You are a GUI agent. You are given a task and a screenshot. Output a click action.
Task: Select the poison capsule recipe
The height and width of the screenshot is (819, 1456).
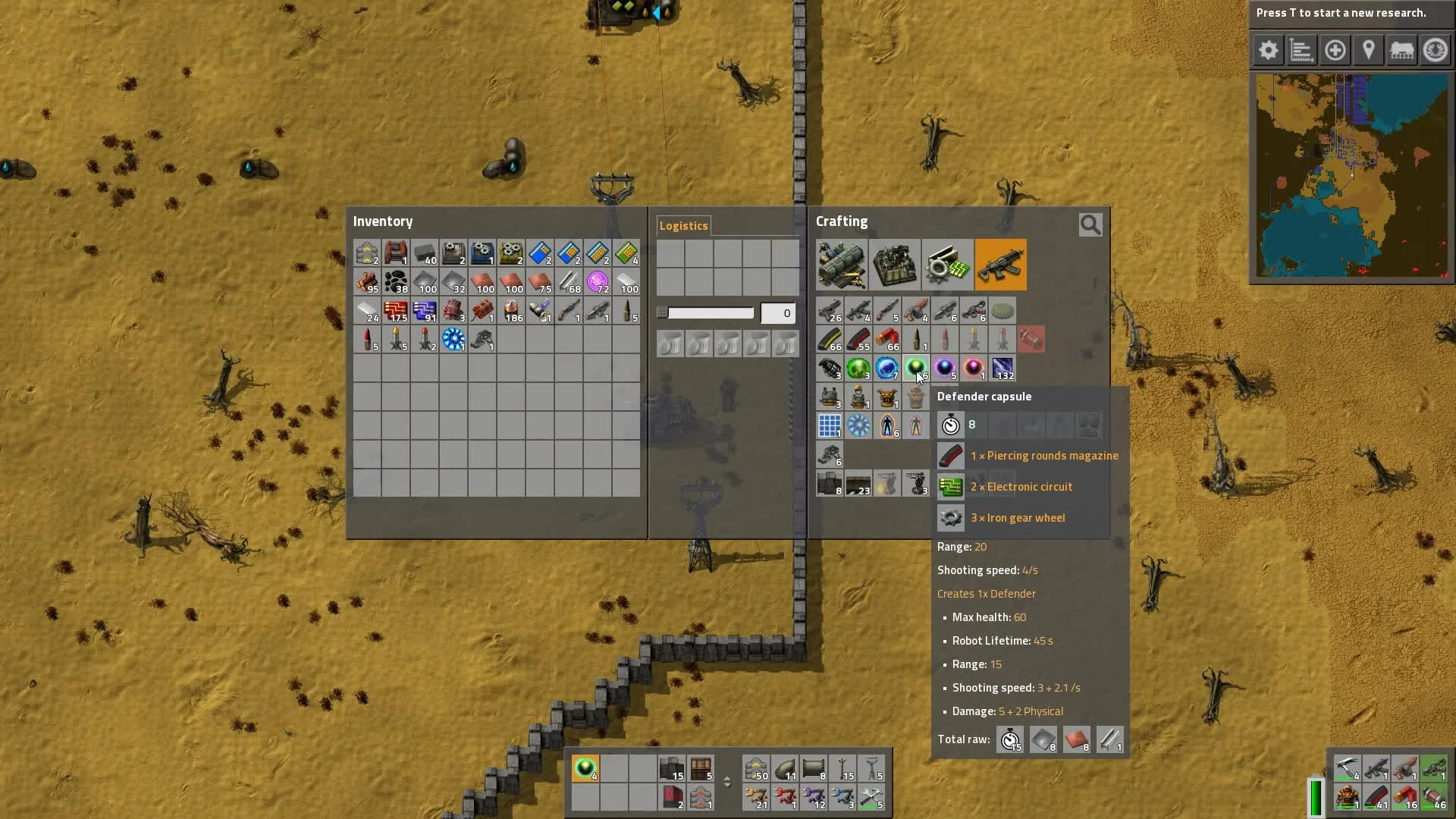859,369
